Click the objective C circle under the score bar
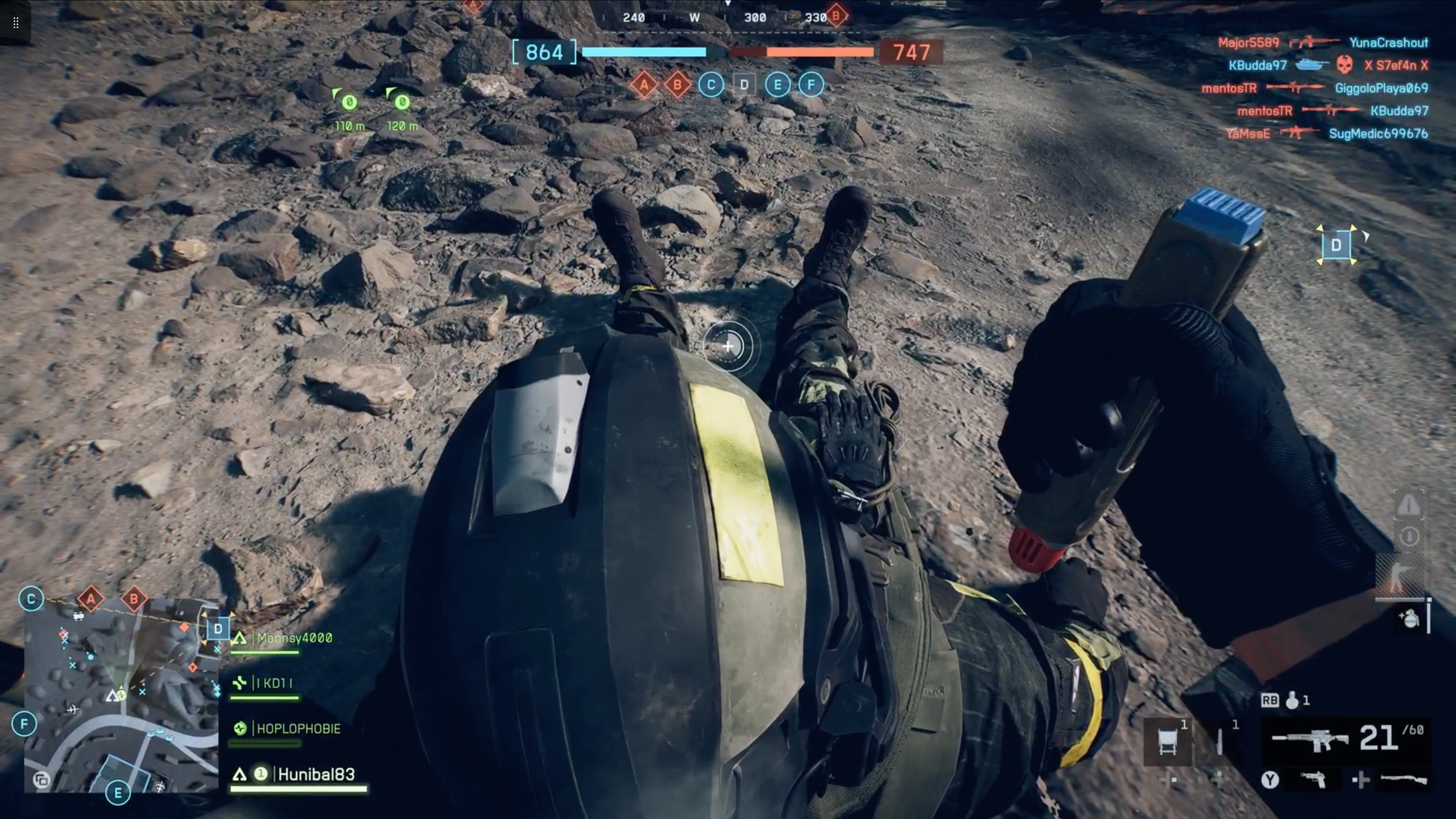This screenshot has height=819, width=1456. pyautogui.click(x=711, y=85)
